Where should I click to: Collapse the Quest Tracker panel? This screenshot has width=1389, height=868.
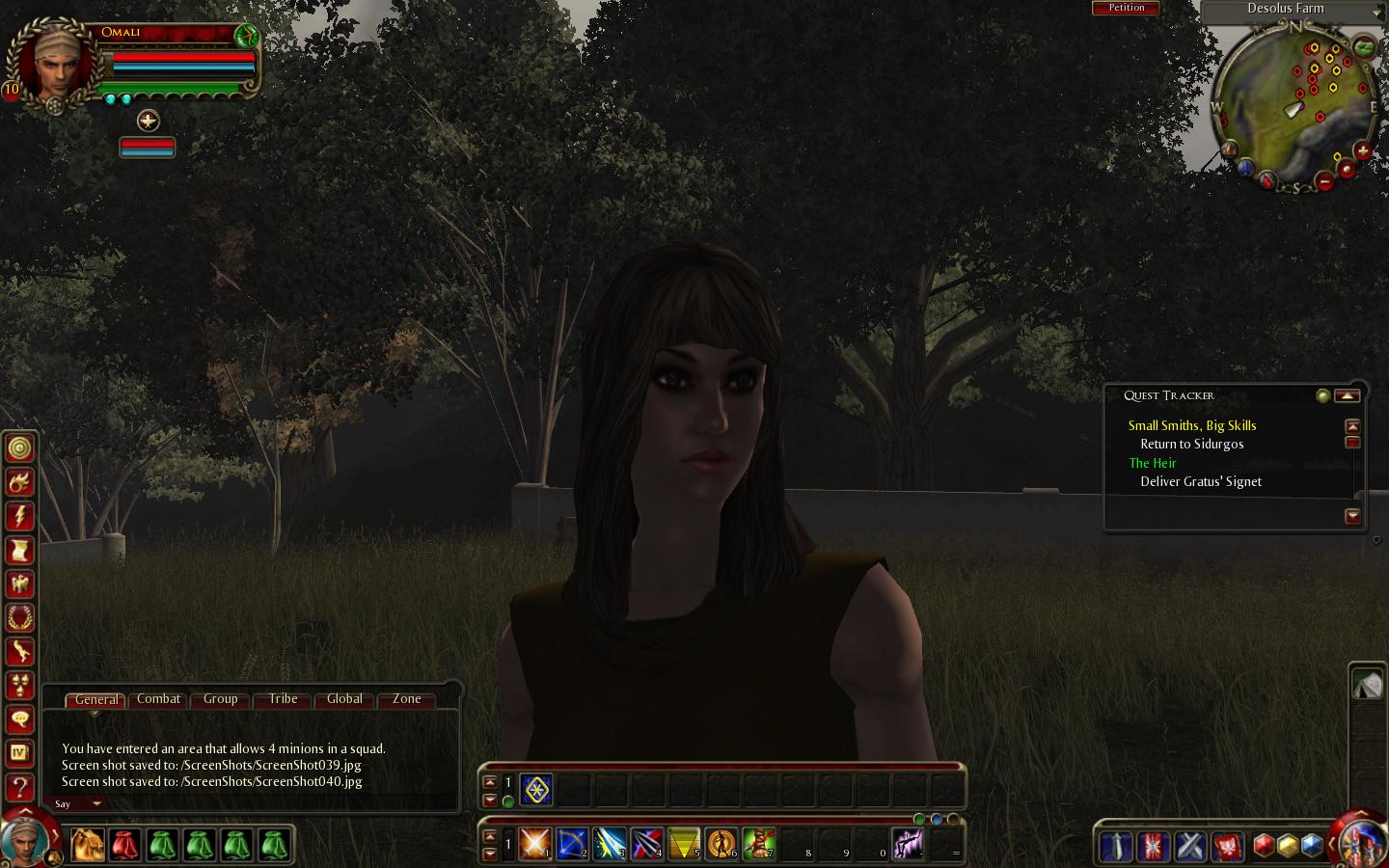[x=1347, y=395]
